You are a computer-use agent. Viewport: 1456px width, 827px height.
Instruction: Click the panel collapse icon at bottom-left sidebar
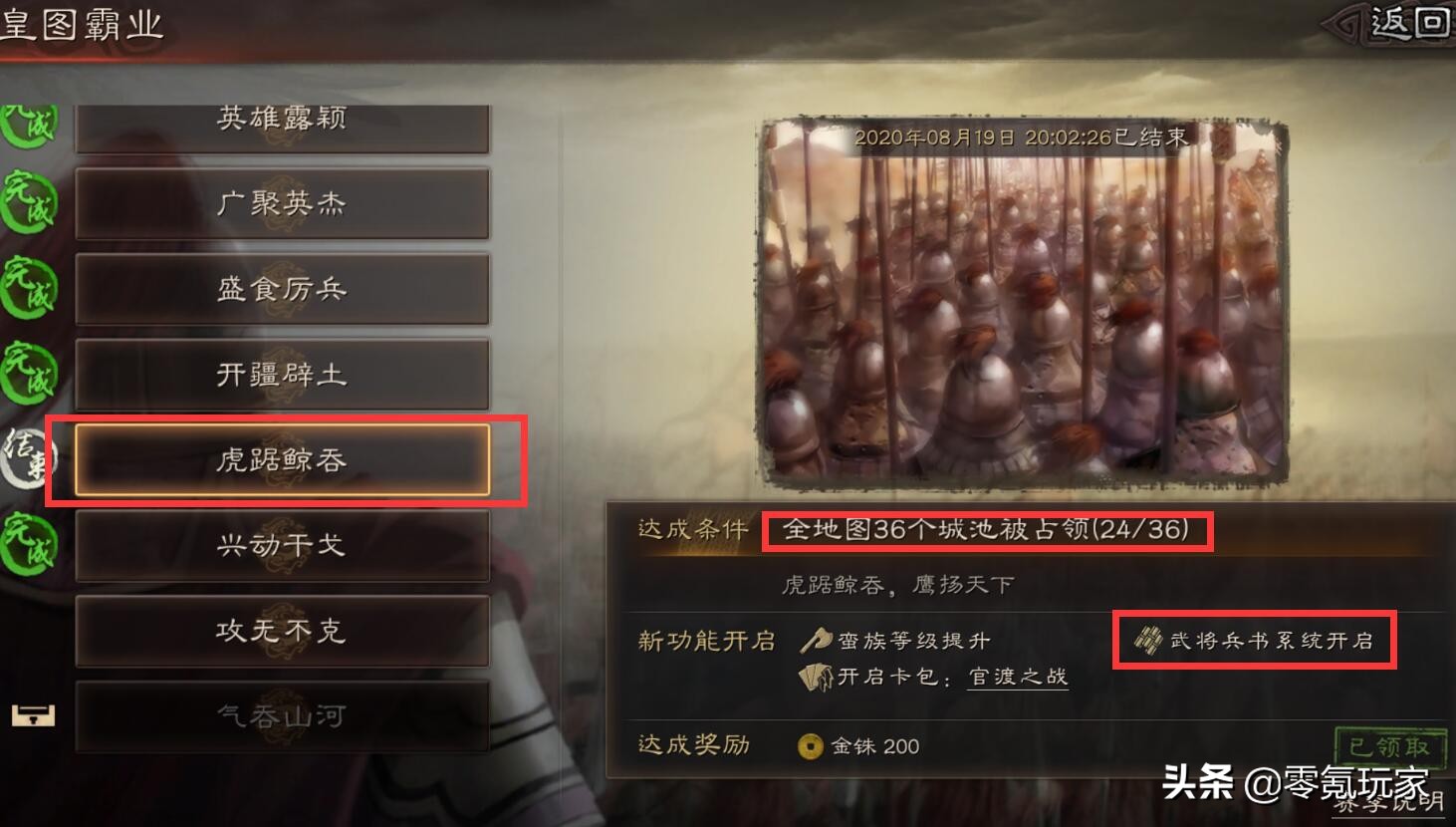(33, 716)
